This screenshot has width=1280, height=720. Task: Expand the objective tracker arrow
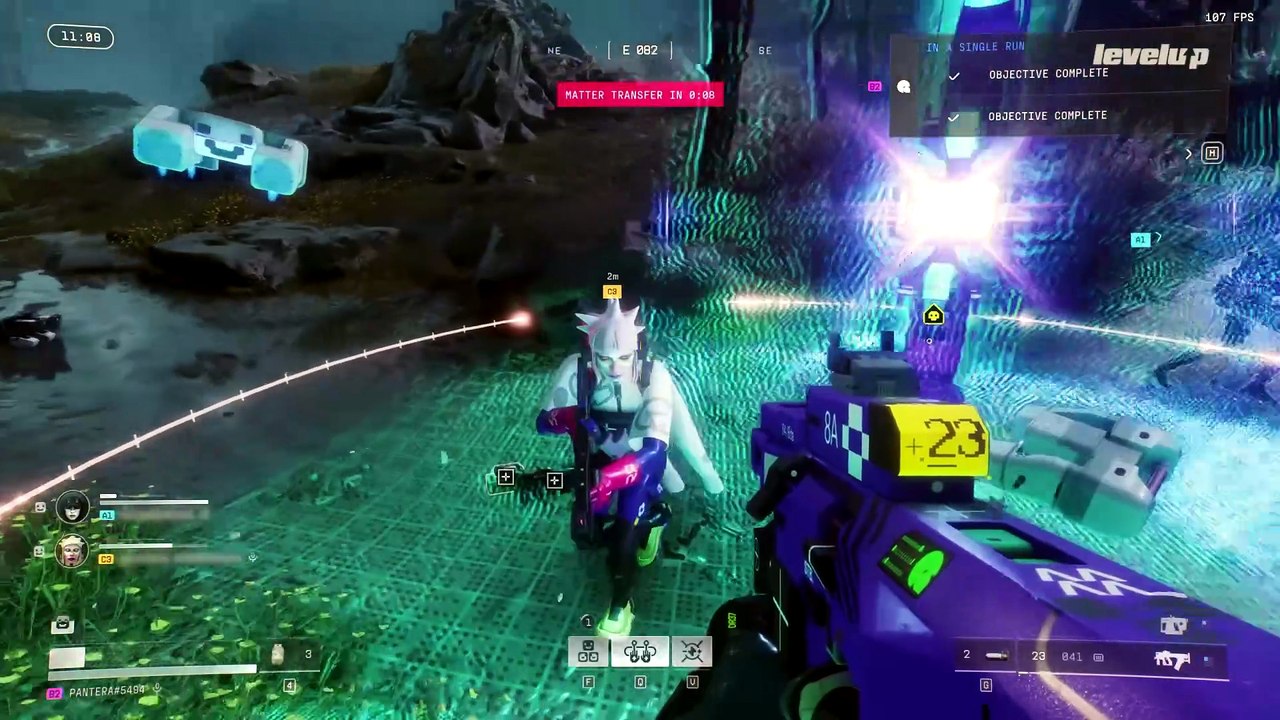click(x=1189, y=154)
